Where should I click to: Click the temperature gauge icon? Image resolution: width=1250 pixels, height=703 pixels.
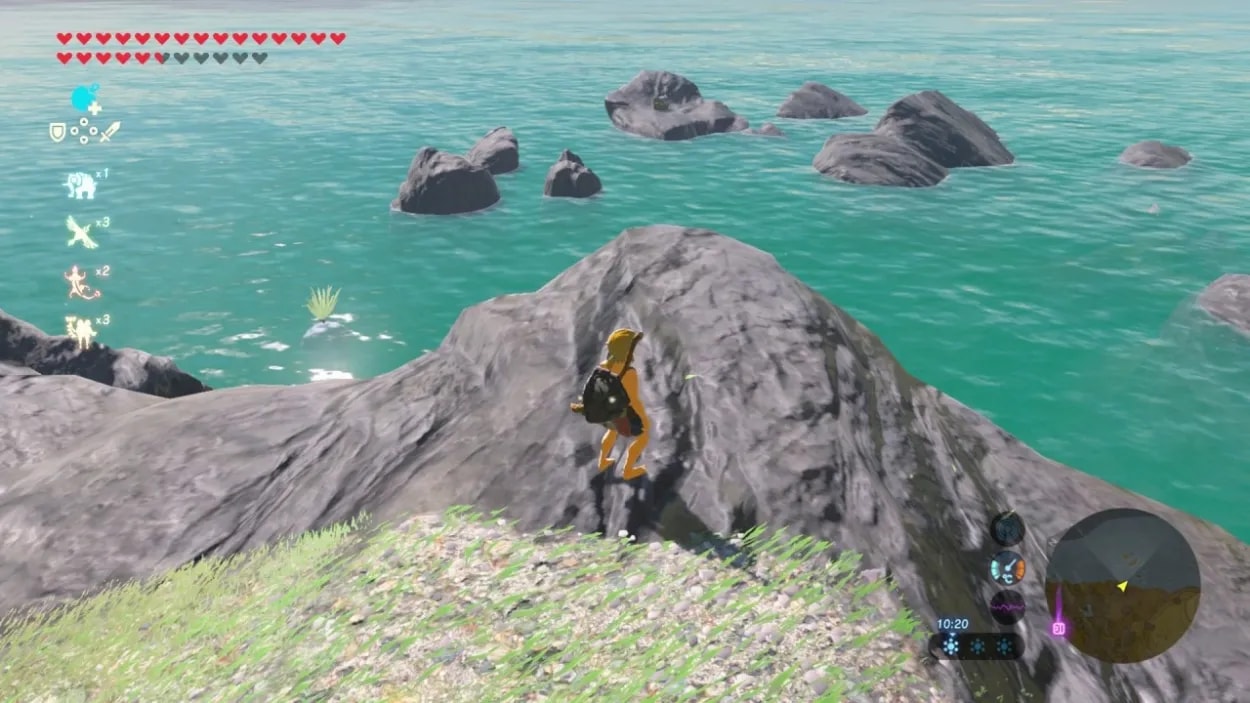point(1007,568)
